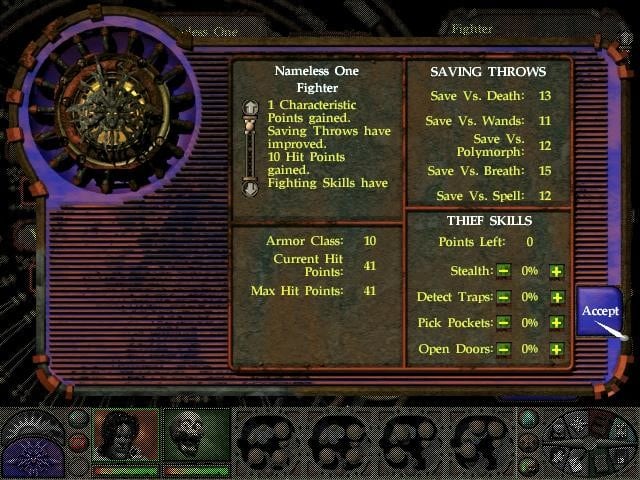Click the level-up text scroll down arrow
The image size is (640, 480).
pos(250,187)
